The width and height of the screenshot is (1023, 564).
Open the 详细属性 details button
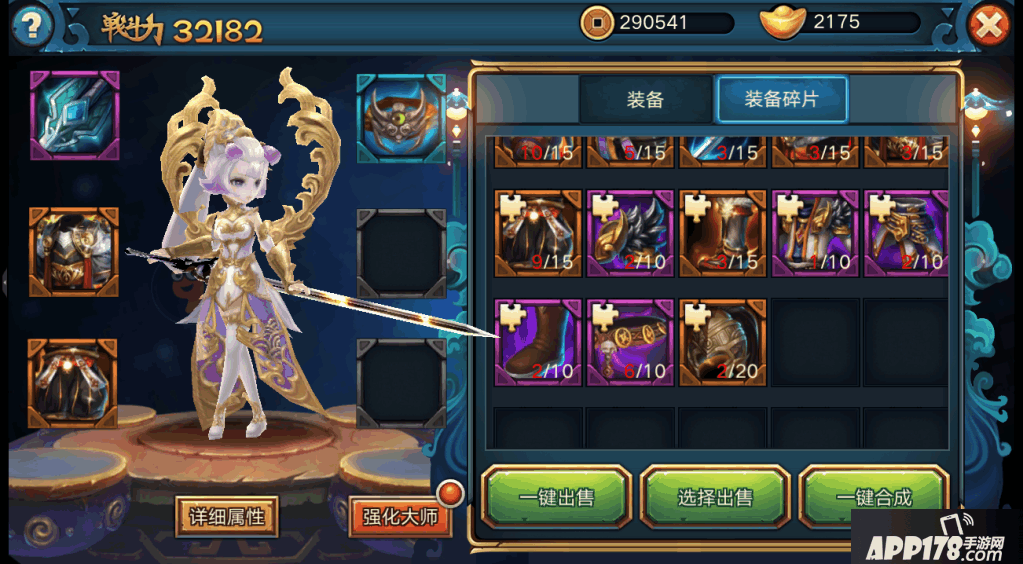coord(227,516)
